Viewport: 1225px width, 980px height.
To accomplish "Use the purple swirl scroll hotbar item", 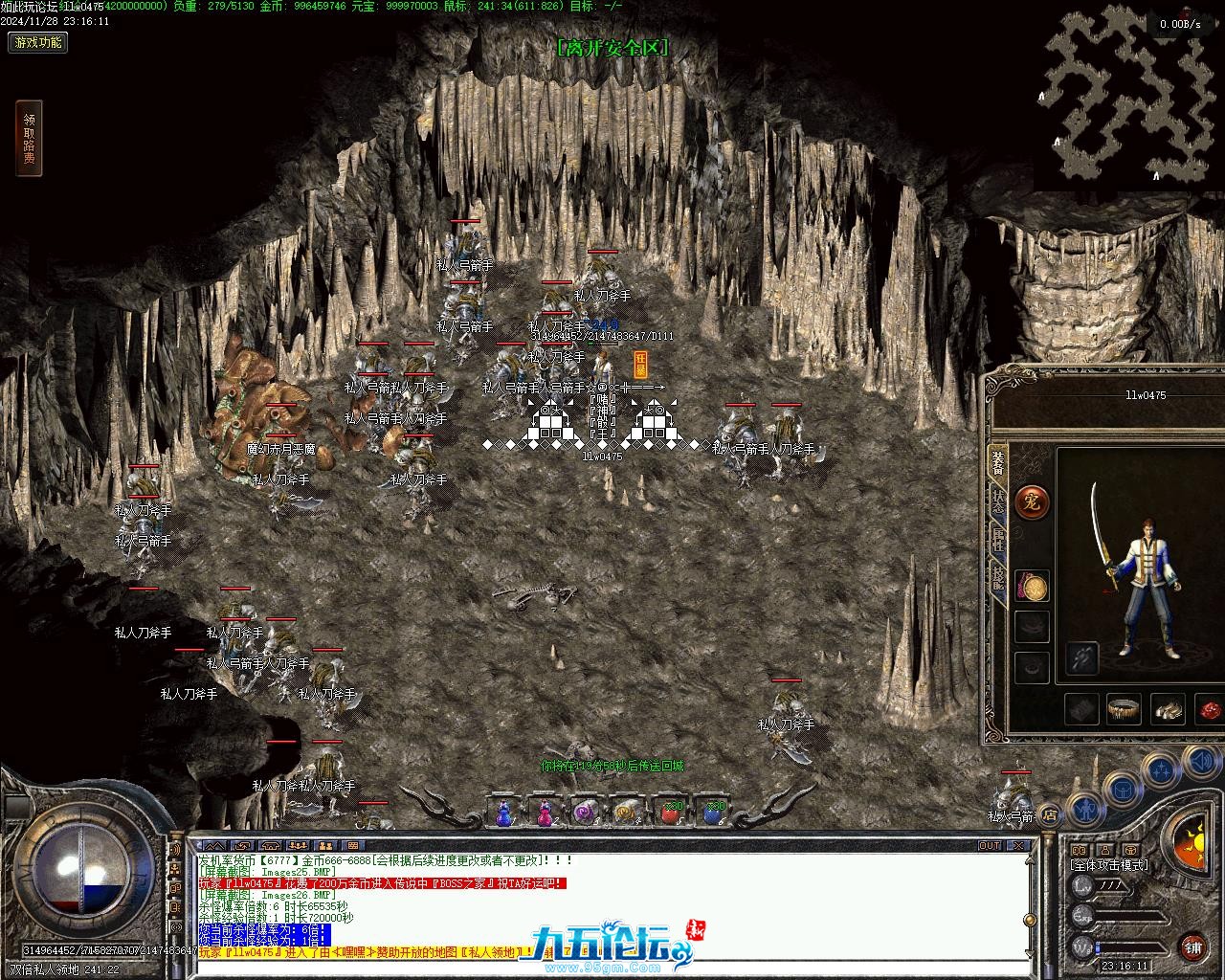I will click(585, 812).
